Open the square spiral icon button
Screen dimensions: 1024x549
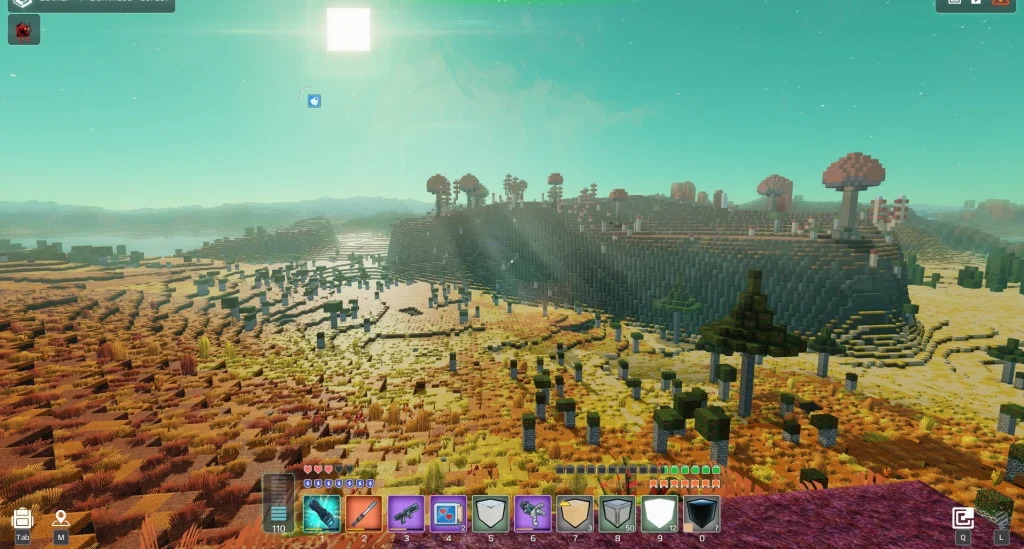coord(962,518)
